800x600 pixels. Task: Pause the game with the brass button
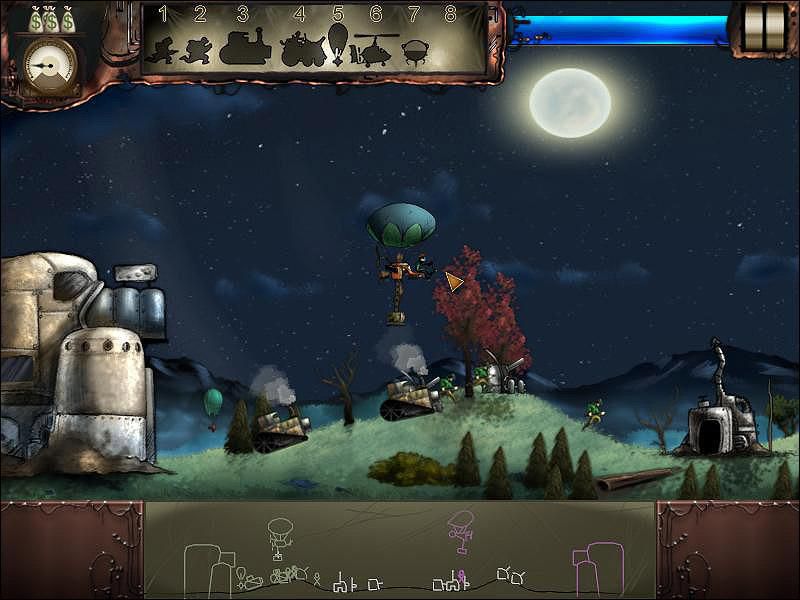765,27
